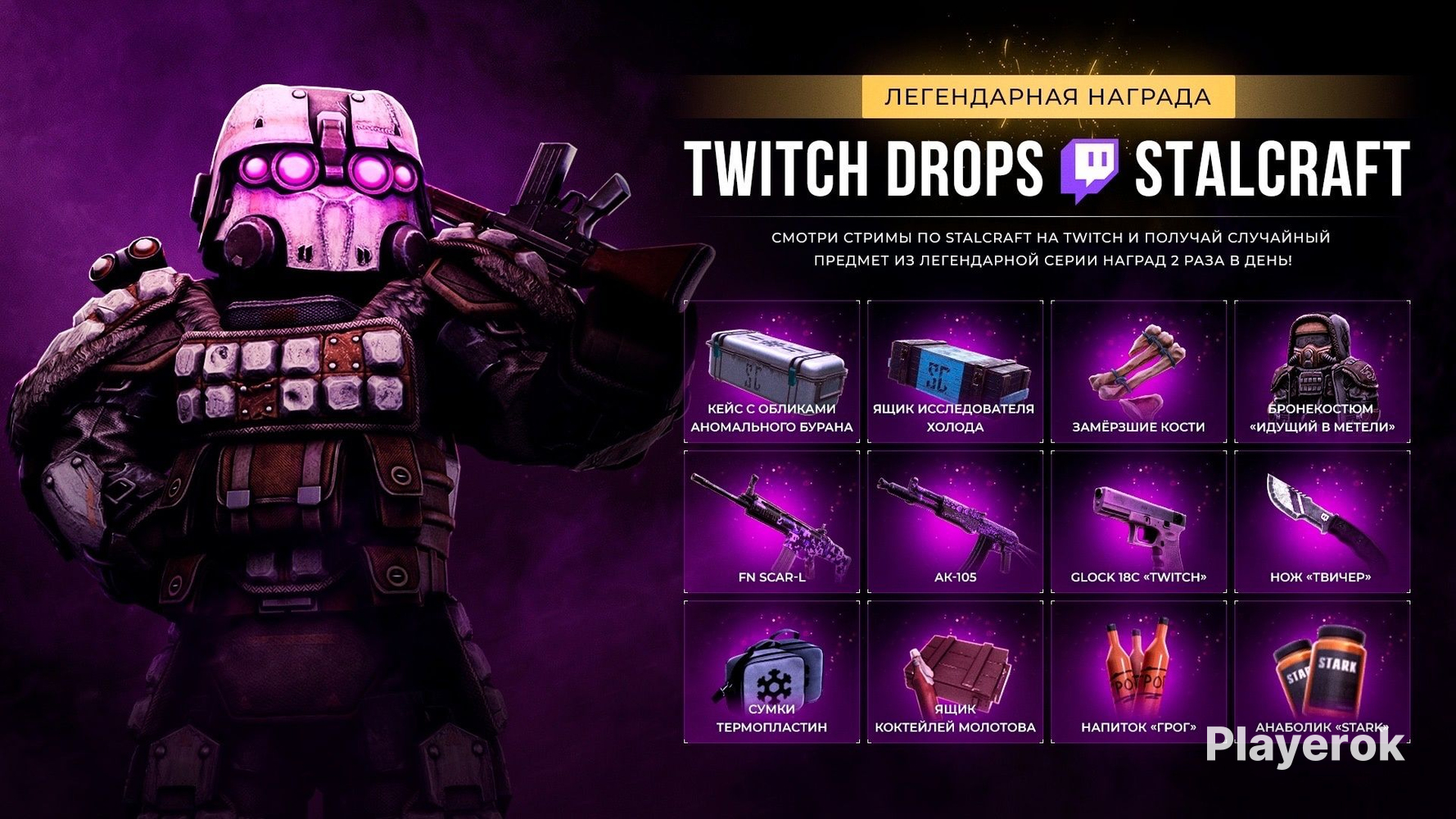
Task: Pick the Stark anabolic jars tile
Action: tap(1322, 672)
